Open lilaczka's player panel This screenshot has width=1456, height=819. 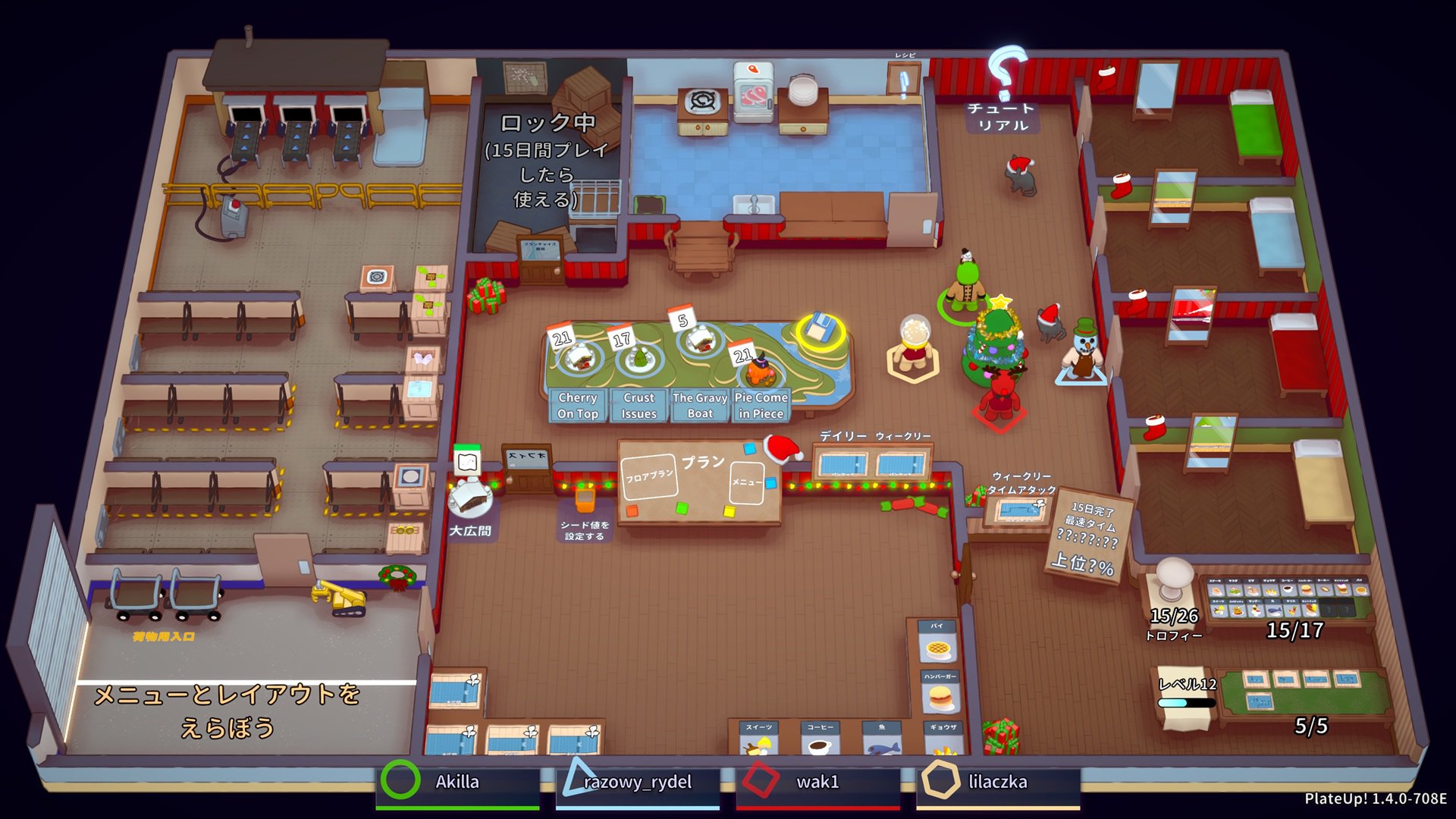pos(997,783)
